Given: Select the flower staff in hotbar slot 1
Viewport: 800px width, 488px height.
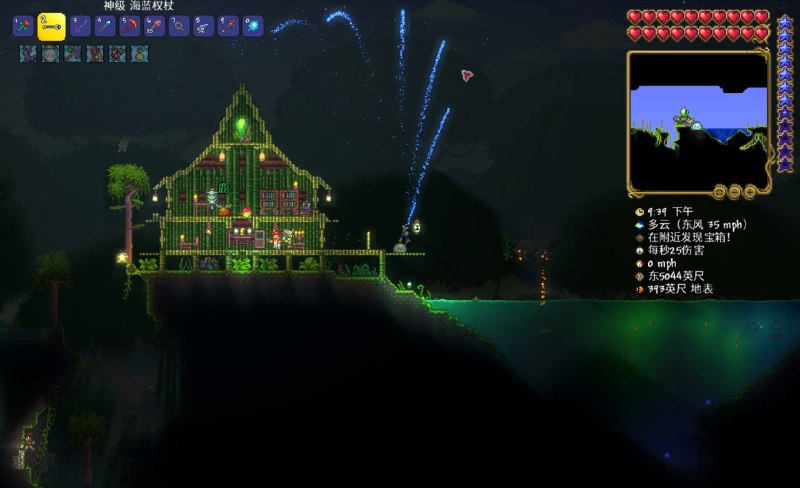Looking at the screenshot, I should pos(23,27).
